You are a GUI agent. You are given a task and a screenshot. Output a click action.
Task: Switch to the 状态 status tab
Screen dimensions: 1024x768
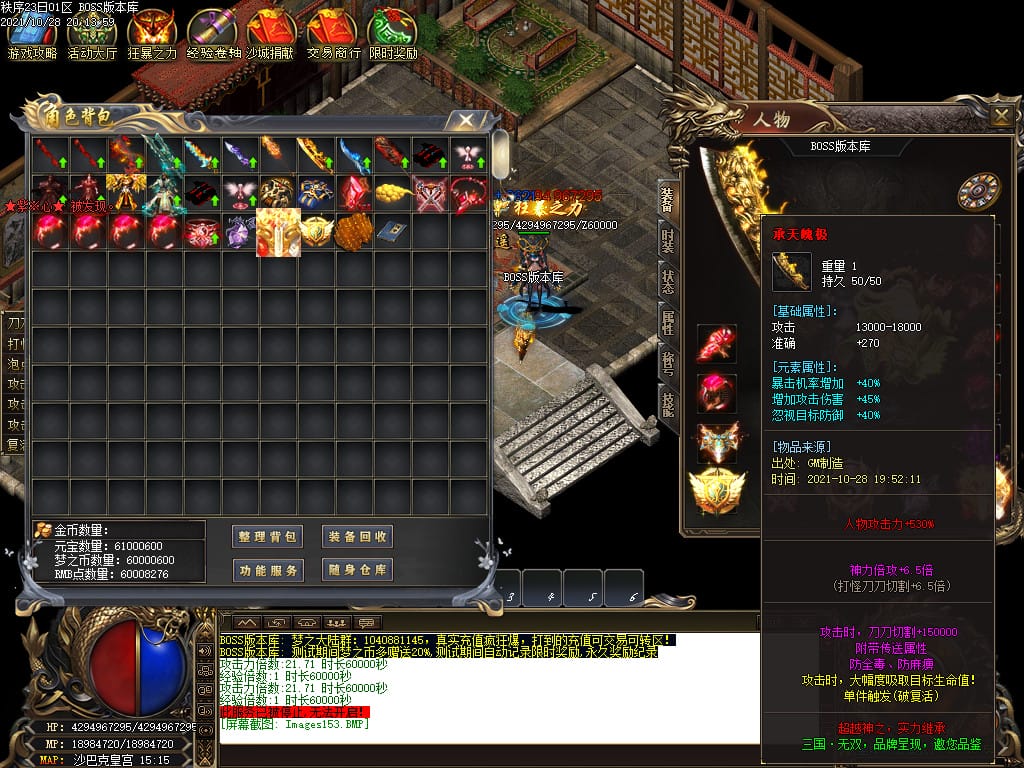coord(668,282)
